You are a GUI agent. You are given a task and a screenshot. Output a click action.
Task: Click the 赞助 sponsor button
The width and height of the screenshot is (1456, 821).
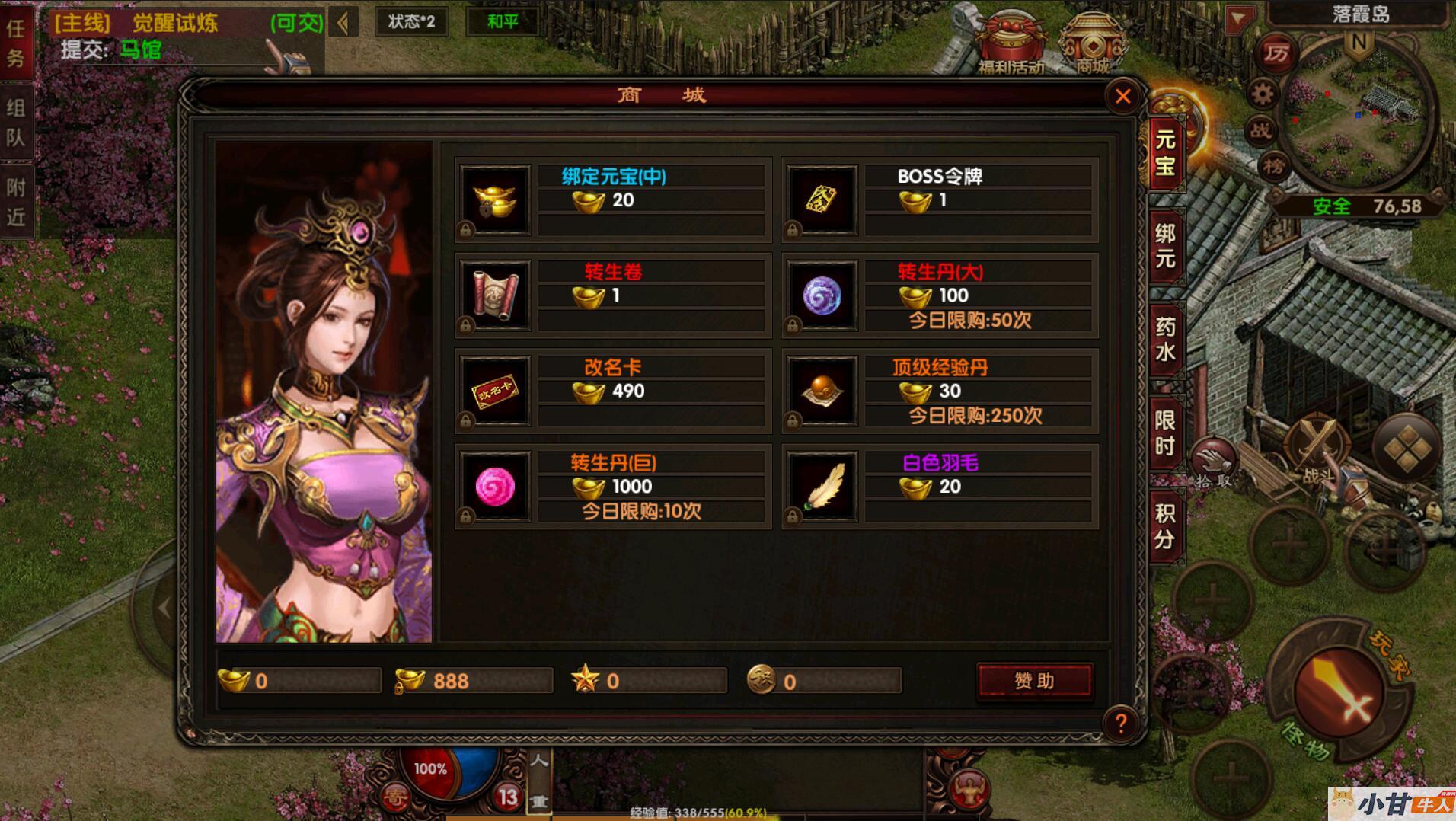point(1034,681)
